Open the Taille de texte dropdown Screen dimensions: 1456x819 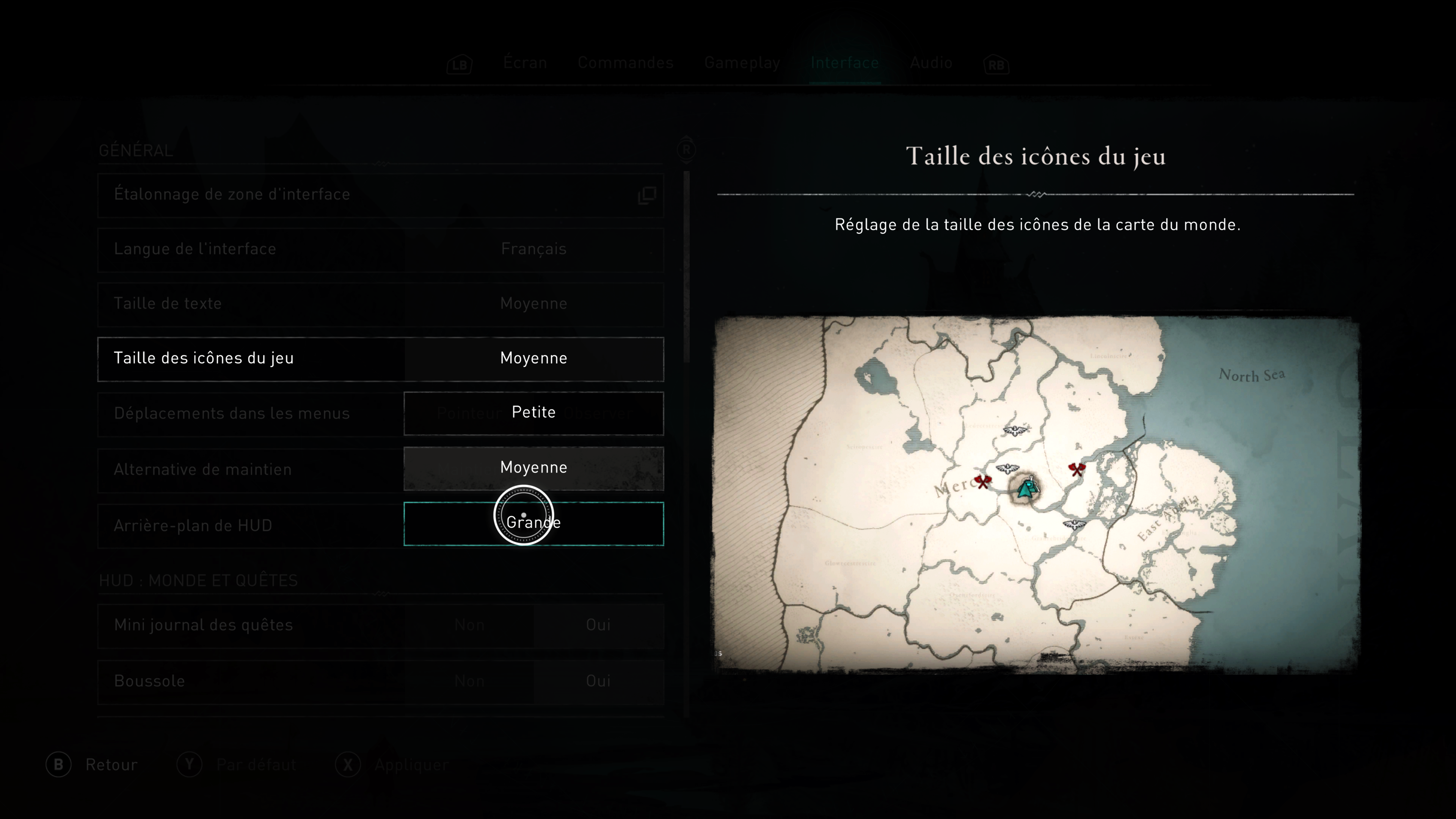coord(533,304)
